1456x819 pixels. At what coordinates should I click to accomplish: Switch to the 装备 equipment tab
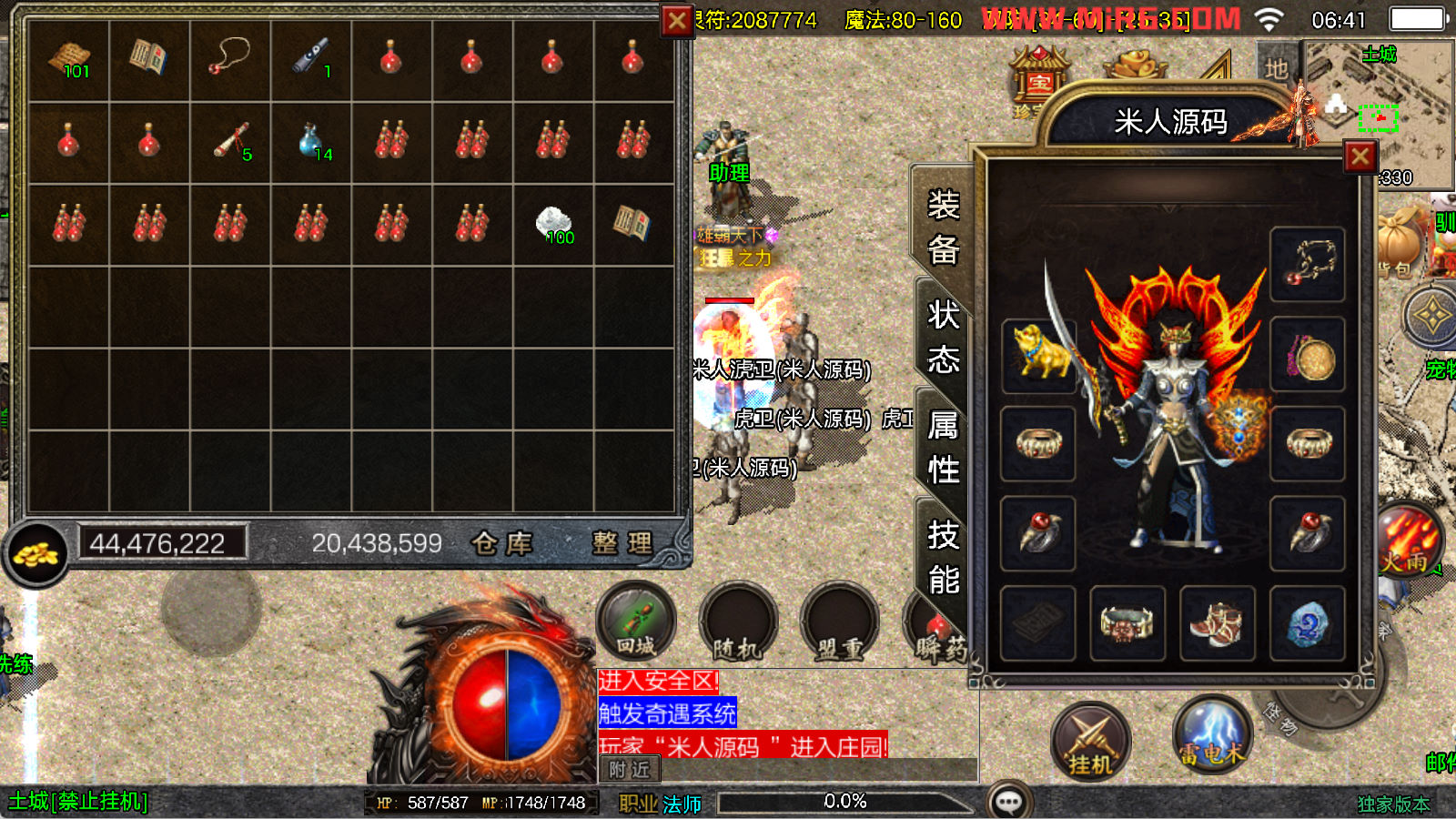tap(943, 227)
